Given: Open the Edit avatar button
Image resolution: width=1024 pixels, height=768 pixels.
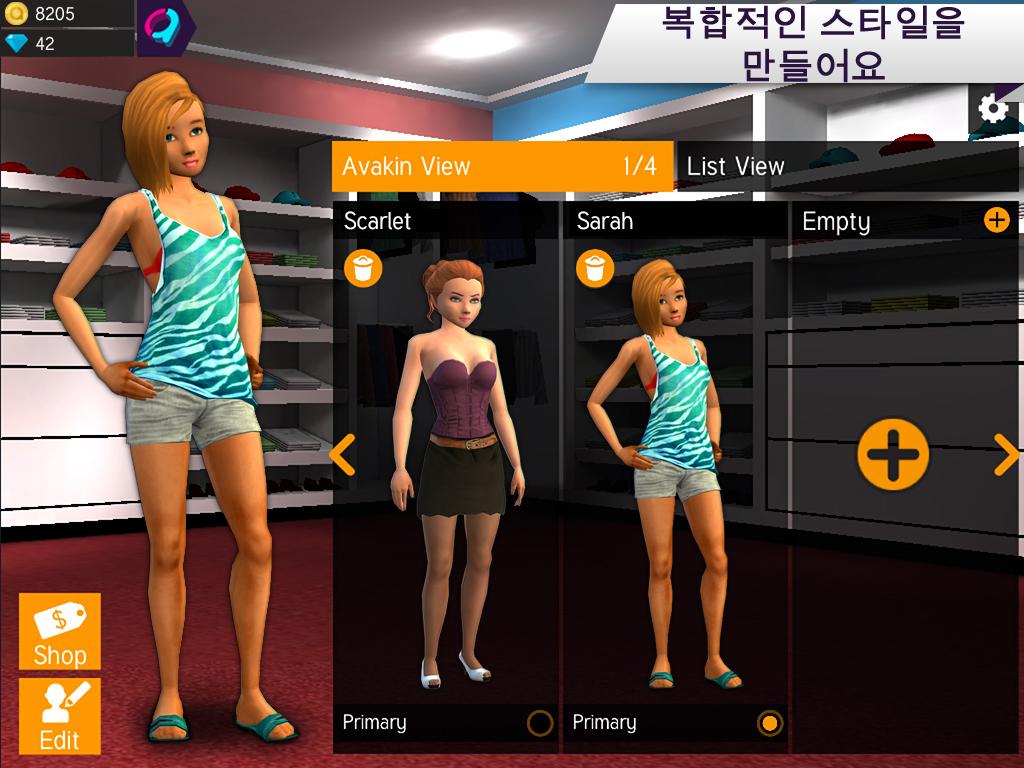Looking at the screenshot, I should click(60, 717).
